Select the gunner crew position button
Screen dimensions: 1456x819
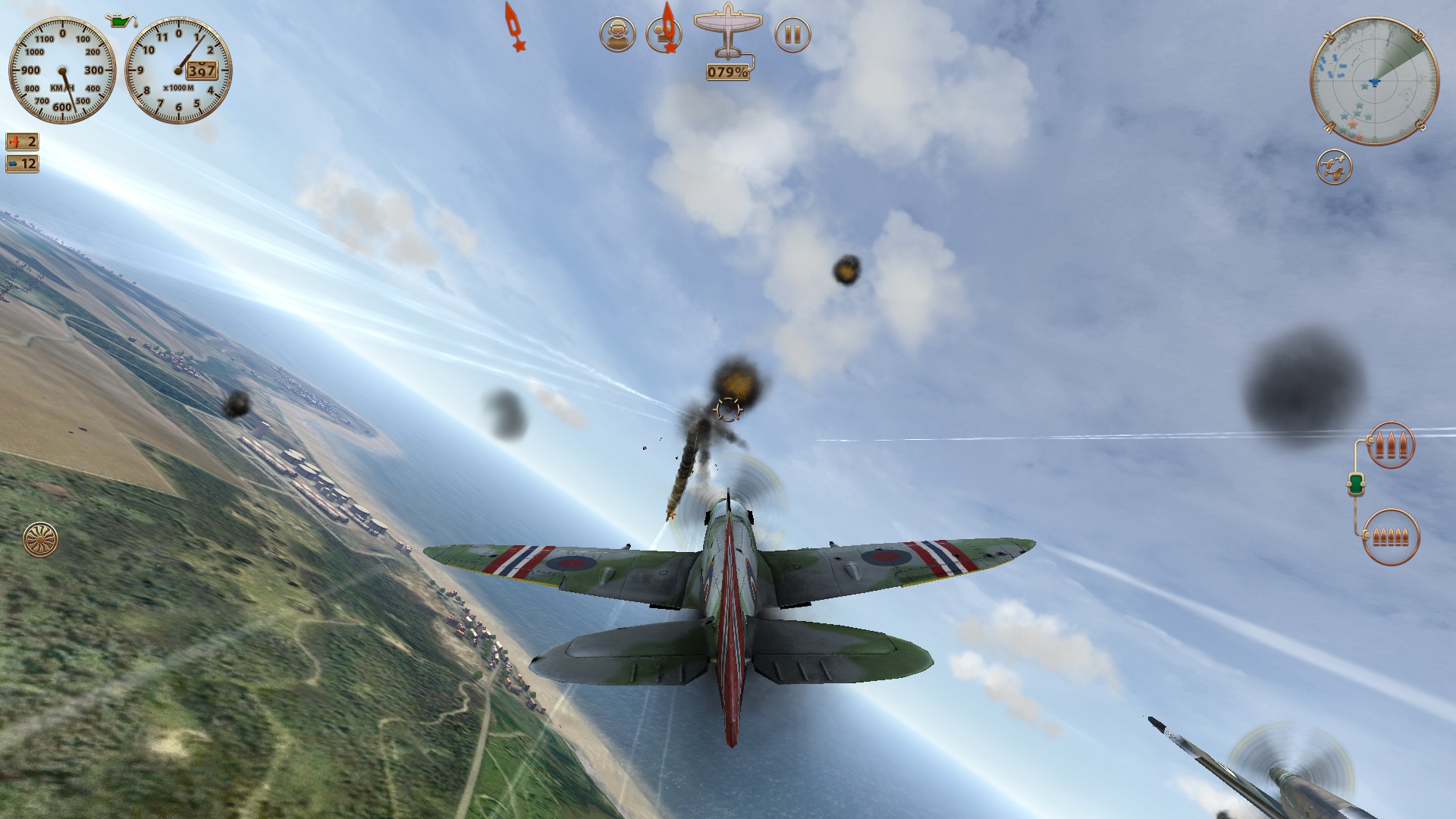click(662, 35)
